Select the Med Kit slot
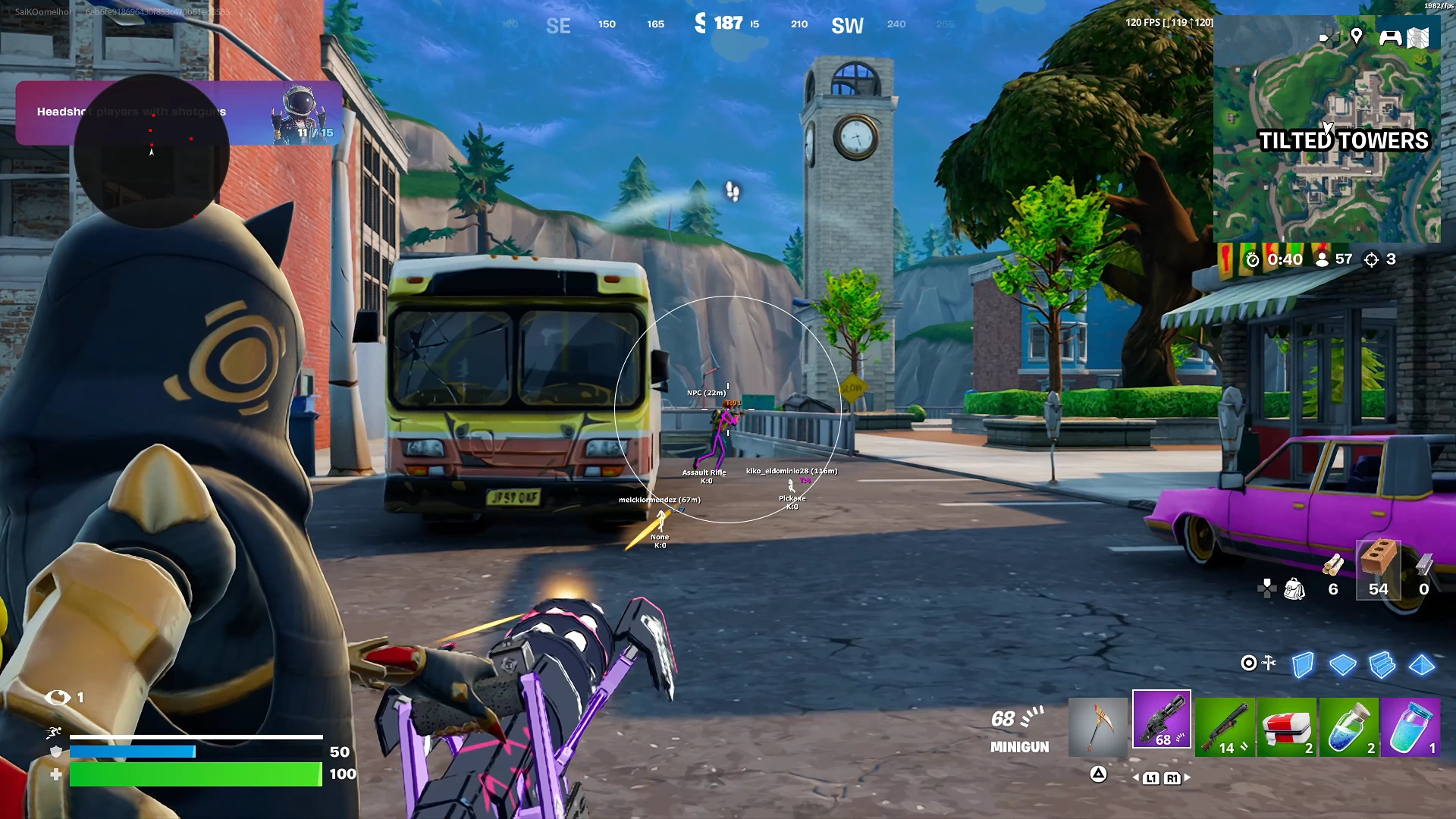The height and width of the screenshot is (819, 1456). pyautogui.click(x=1288, y=726)
